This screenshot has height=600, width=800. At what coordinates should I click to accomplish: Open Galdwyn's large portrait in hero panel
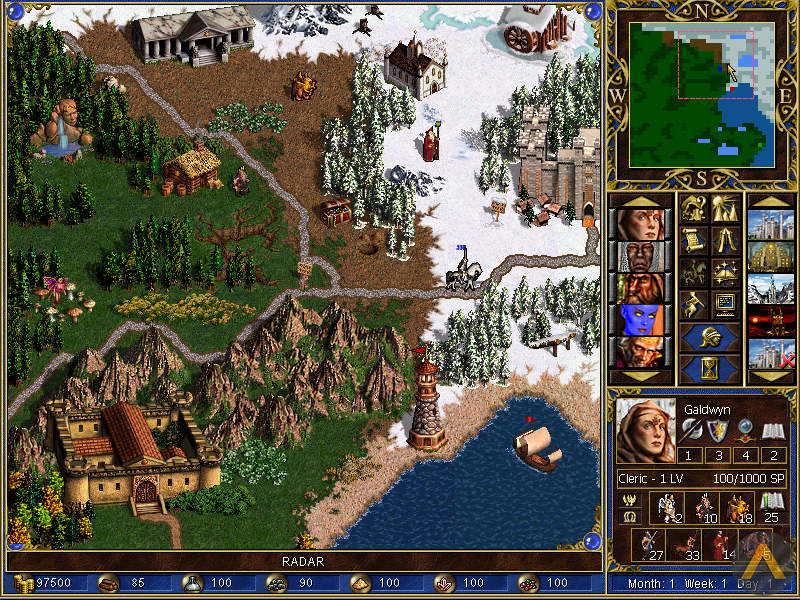[x=646, y=431]
